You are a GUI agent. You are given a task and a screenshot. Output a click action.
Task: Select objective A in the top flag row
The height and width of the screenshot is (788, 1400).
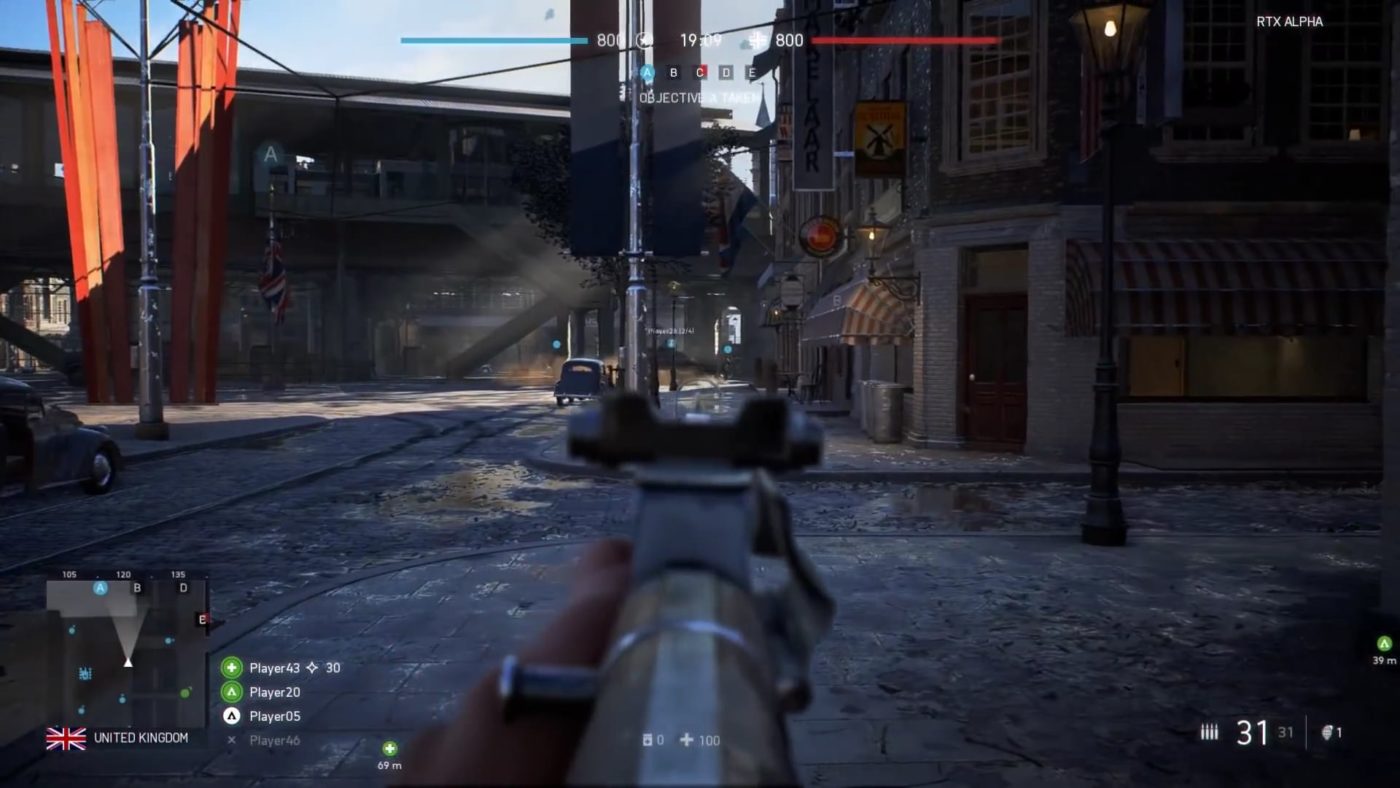pos(647,72)
